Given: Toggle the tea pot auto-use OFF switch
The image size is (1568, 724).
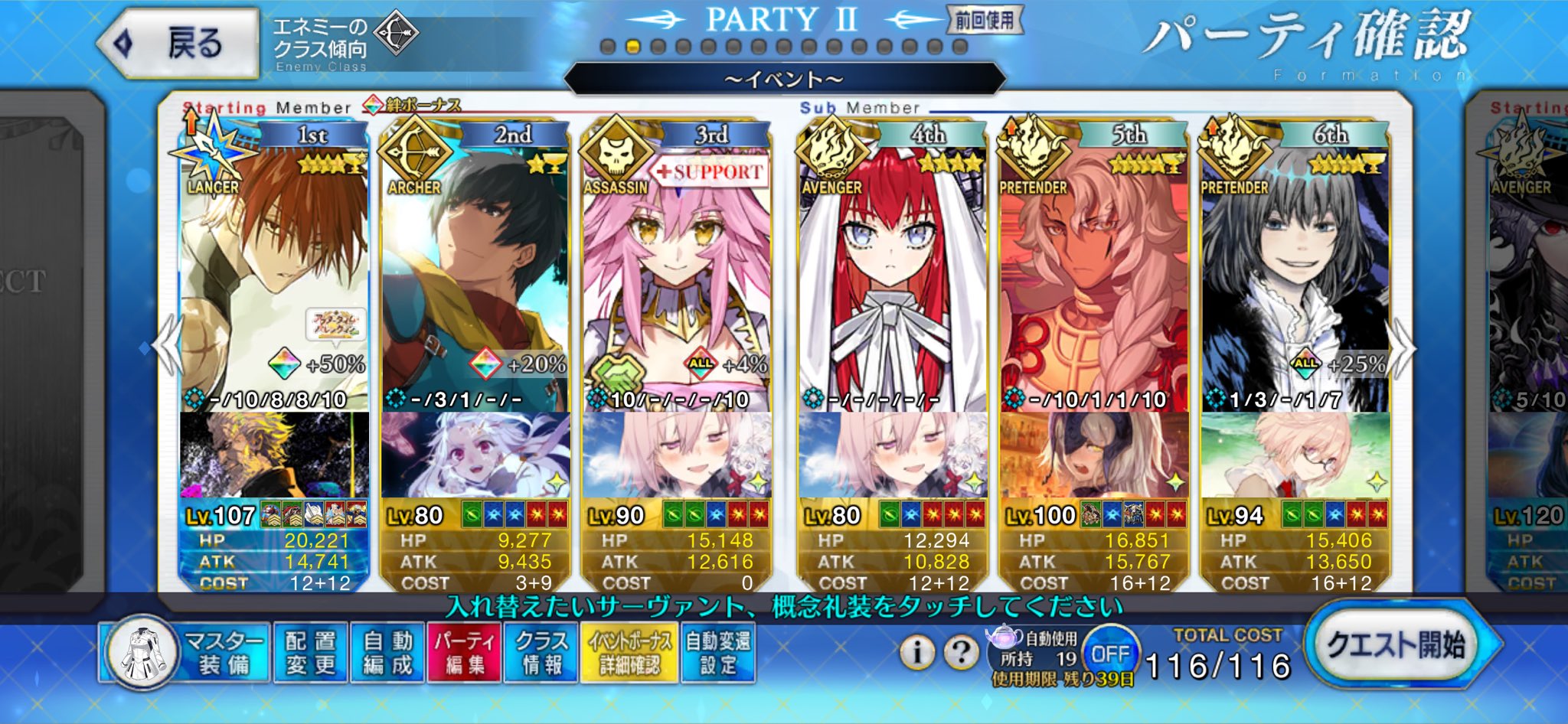Looking at the screenshot, I should coord(1110,653).
